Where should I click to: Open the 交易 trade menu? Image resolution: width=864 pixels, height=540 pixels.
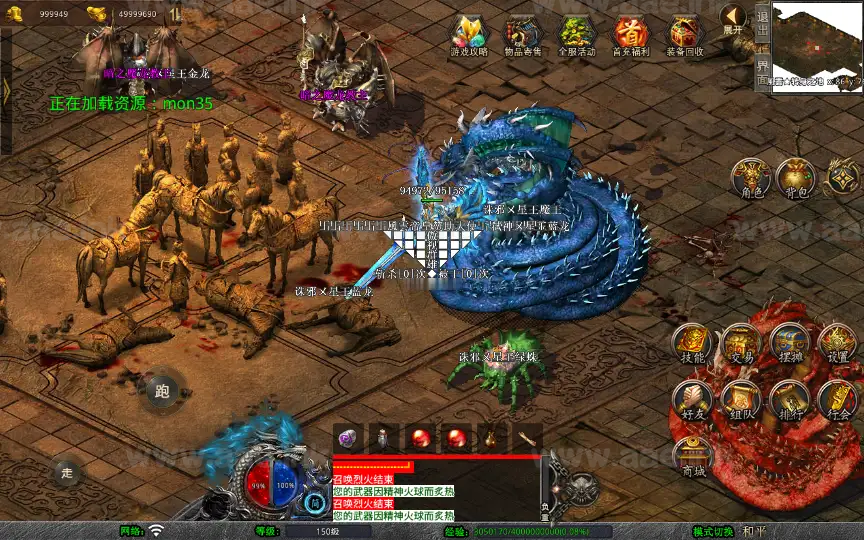click(741, 344)
